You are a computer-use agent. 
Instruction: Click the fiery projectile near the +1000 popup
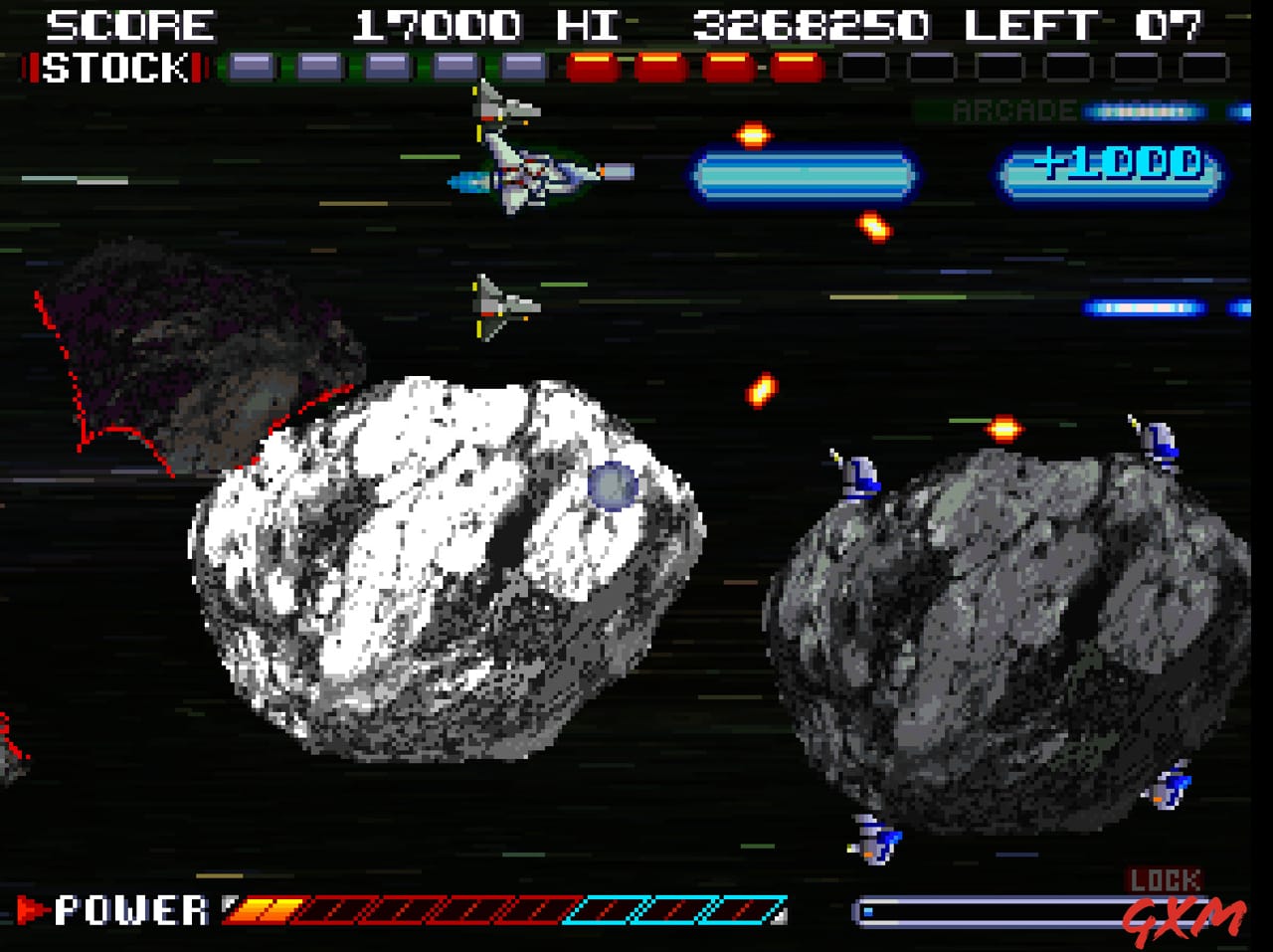pyautogui.click(x=875, y=227)
